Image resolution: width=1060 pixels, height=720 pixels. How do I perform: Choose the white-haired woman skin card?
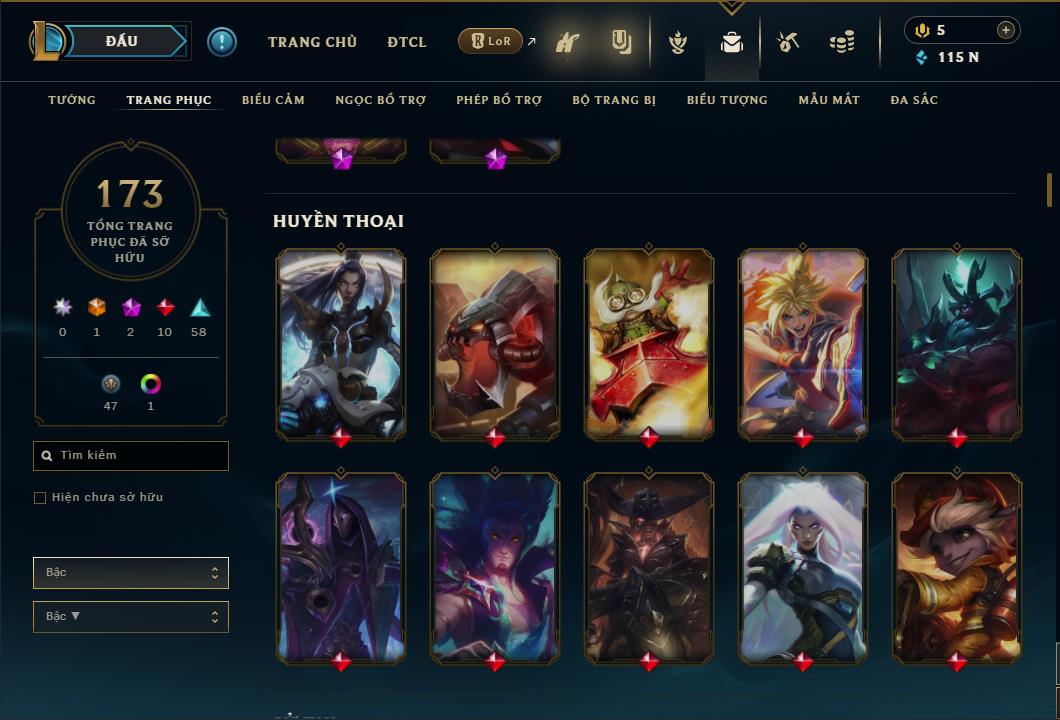[x=803, y=567]
